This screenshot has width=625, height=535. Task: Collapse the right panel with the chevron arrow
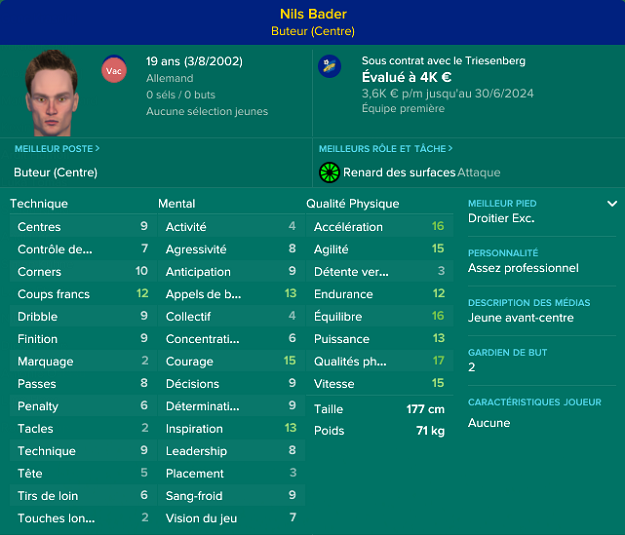[612, 204]
